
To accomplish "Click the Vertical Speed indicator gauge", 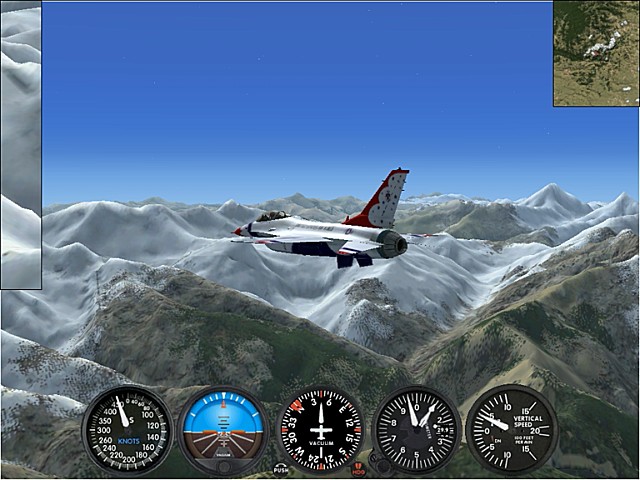I will pyautogui.click(x=511, y=429).
